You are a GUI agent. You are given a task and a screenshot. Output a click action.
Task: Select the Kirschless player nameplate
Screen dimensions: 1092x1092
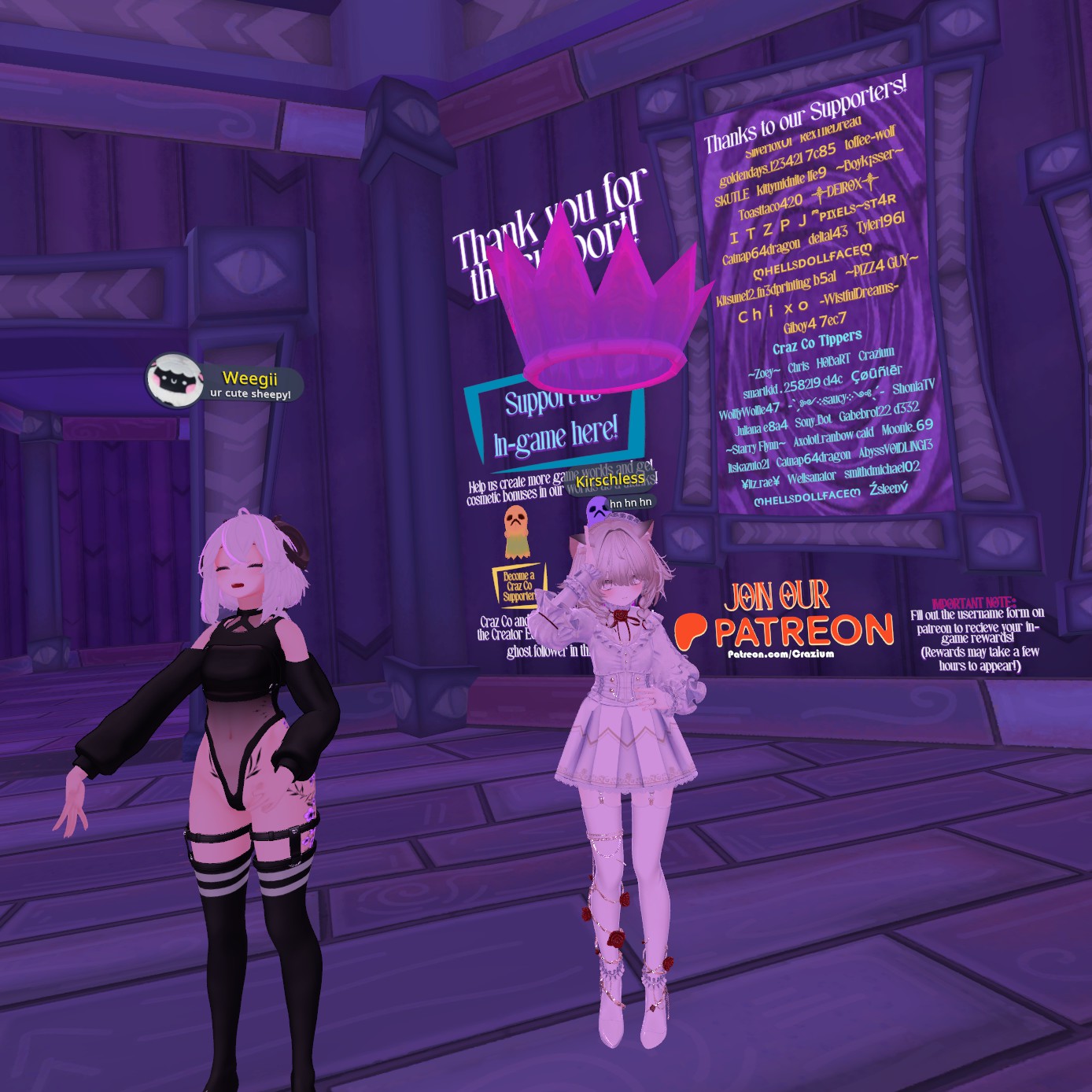[611, 479]
